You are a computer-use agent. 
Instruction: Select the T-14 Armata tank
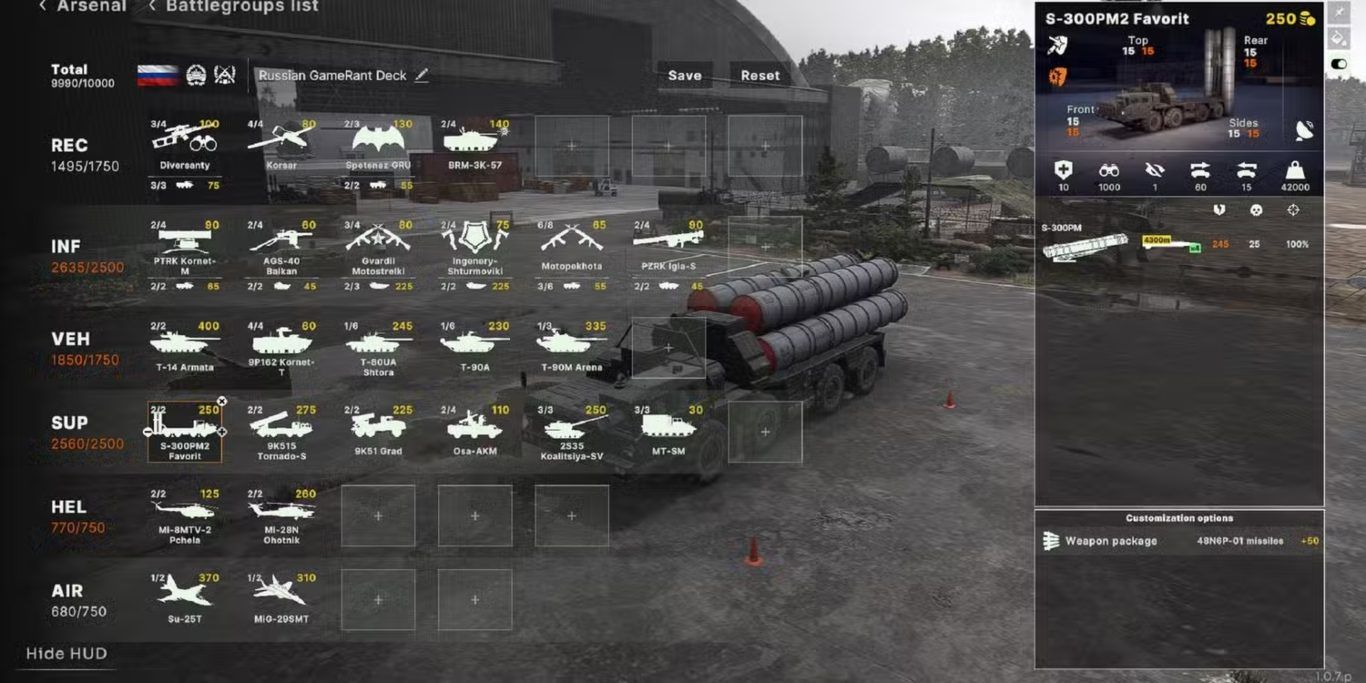(185, 345)
